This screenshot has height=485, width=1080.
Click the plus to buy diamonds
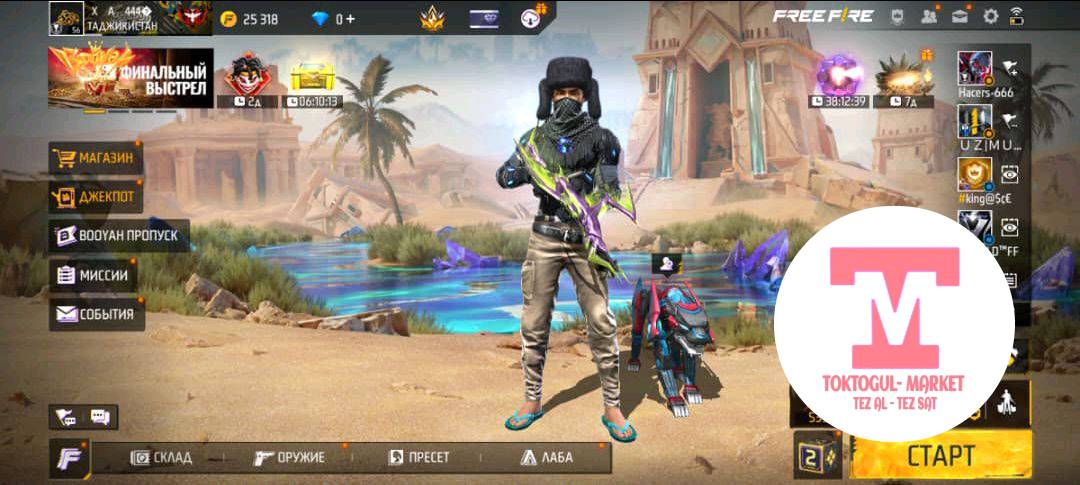point(350,19)
